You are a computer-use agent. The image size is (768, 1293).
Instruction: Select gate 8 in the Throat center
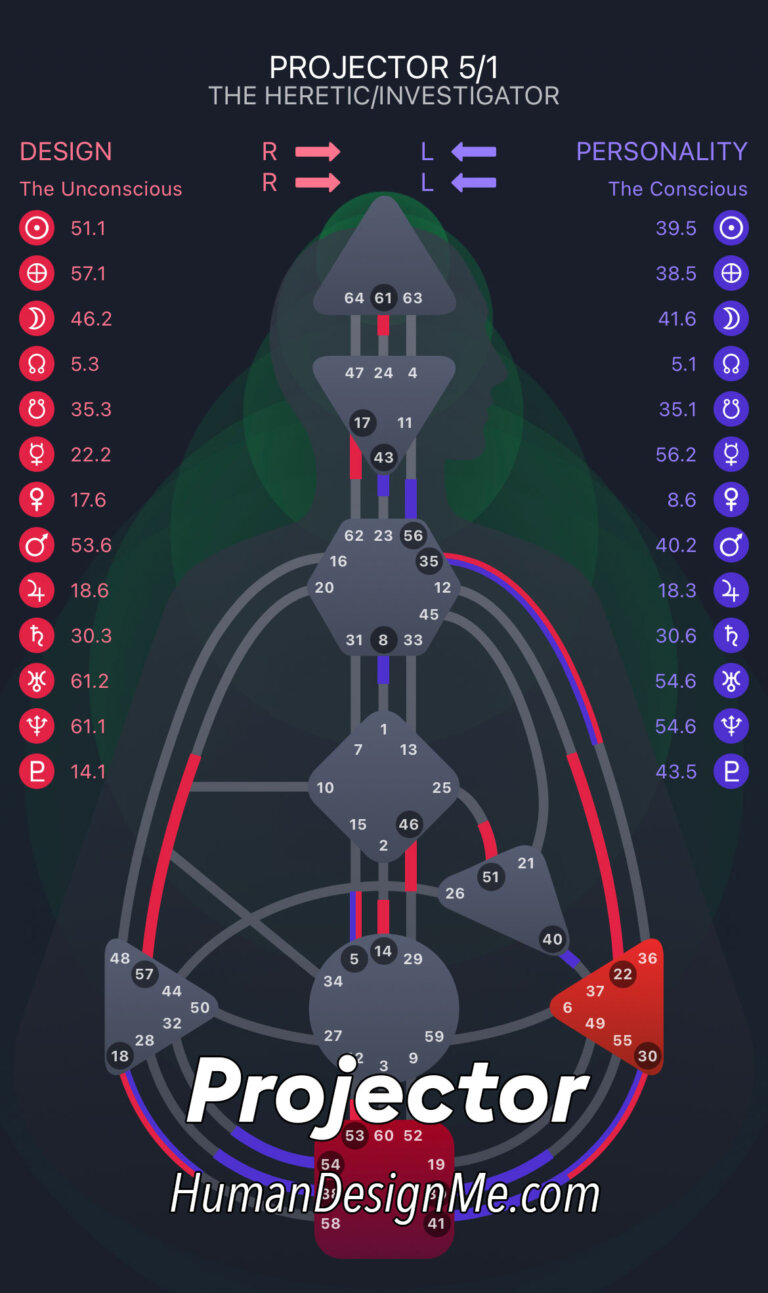(382, 639)
